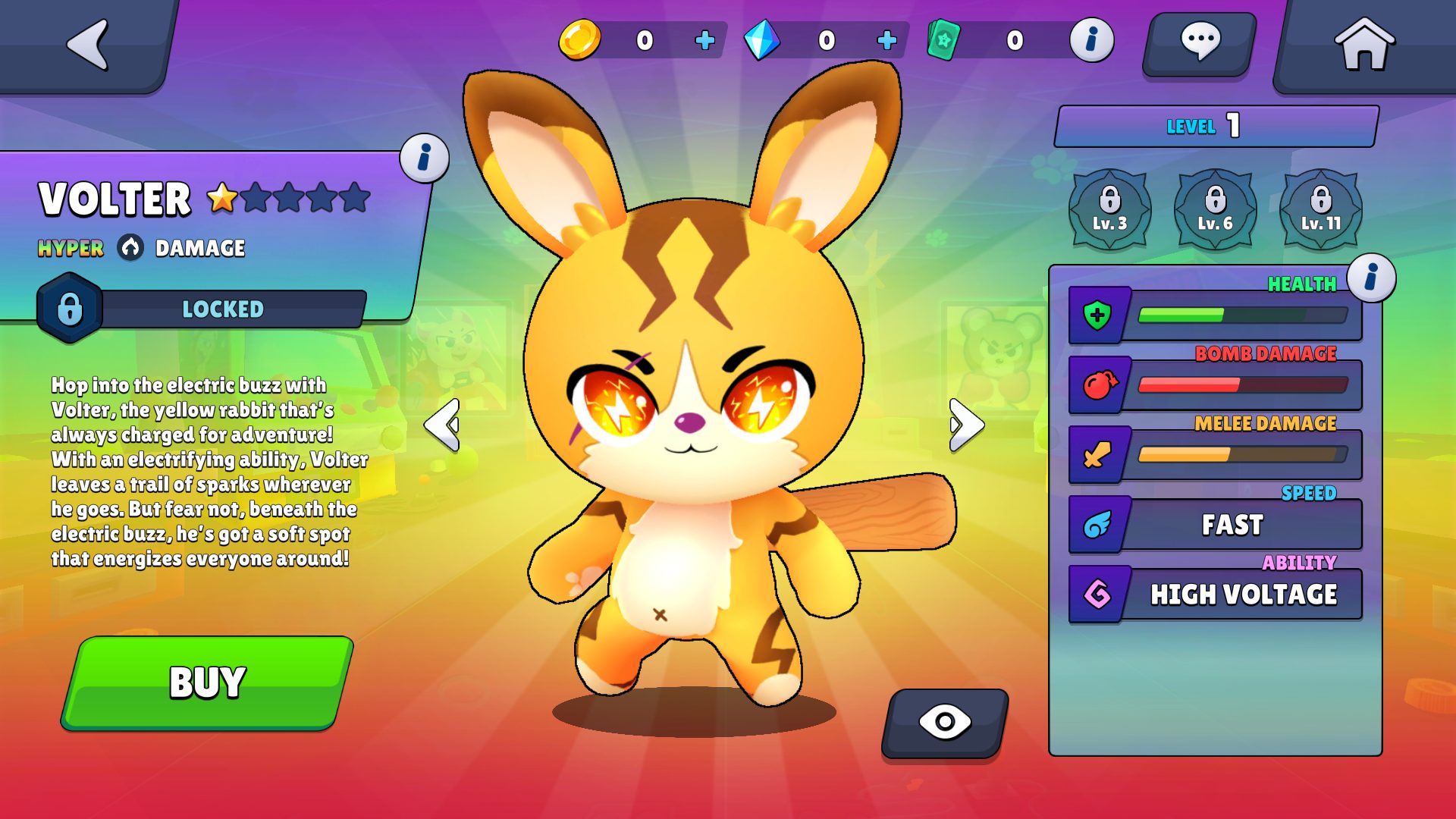Add more blue gems
Screen dimensions: 1456x819
click(886, 40)
